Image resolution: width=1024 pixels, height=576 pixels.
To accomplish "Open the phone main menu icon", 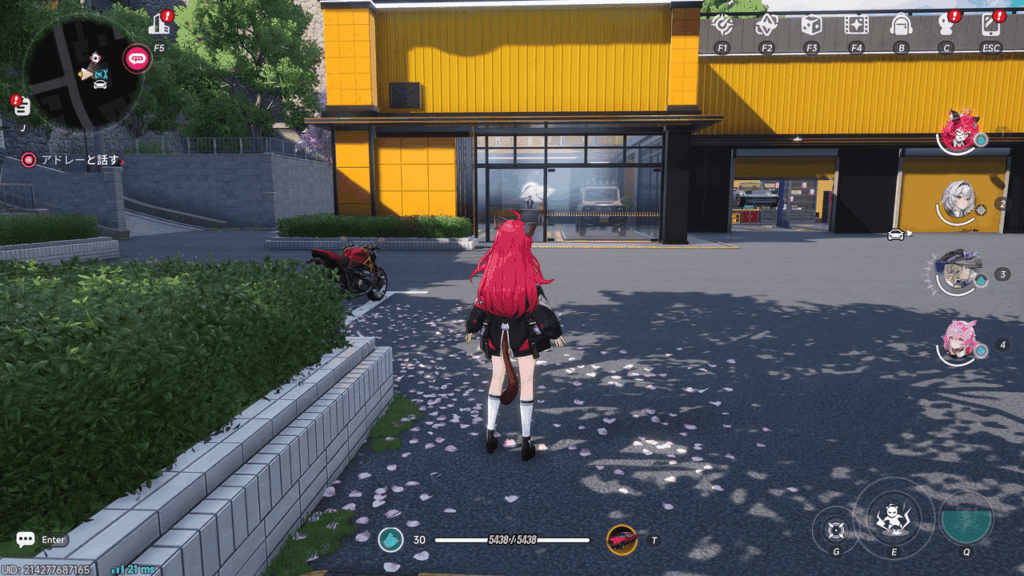I will [990, 25].
